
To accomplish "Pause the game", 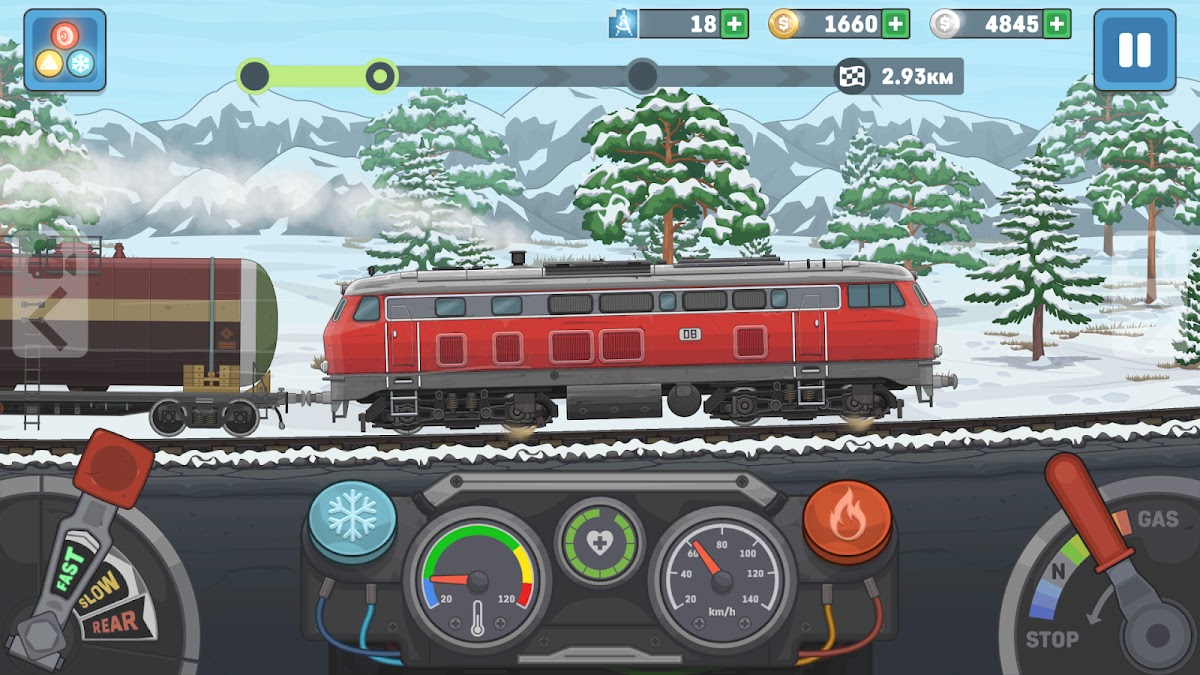I will click(x=1134, y=50).
